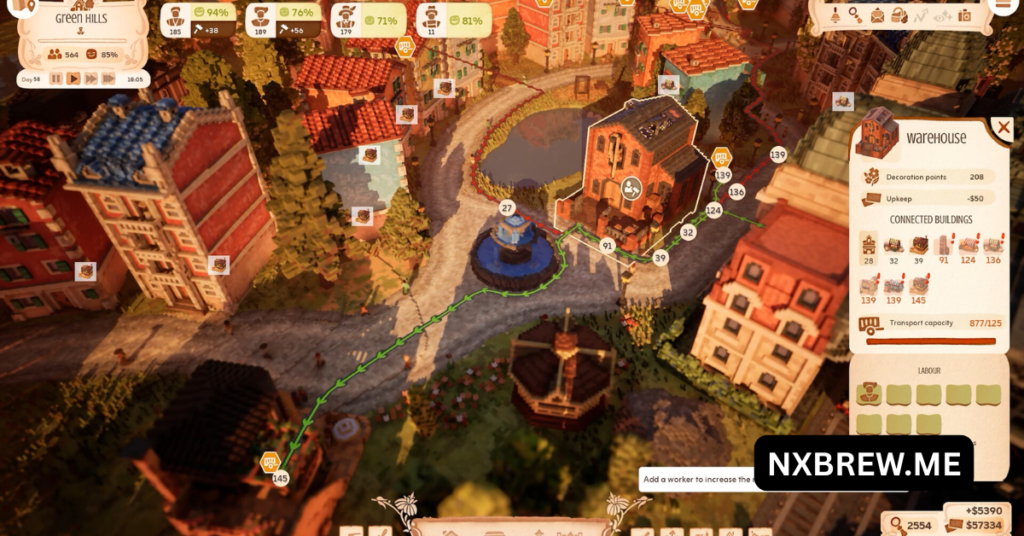
Task: Activate the camera photo mode
Action: [964, 15]
